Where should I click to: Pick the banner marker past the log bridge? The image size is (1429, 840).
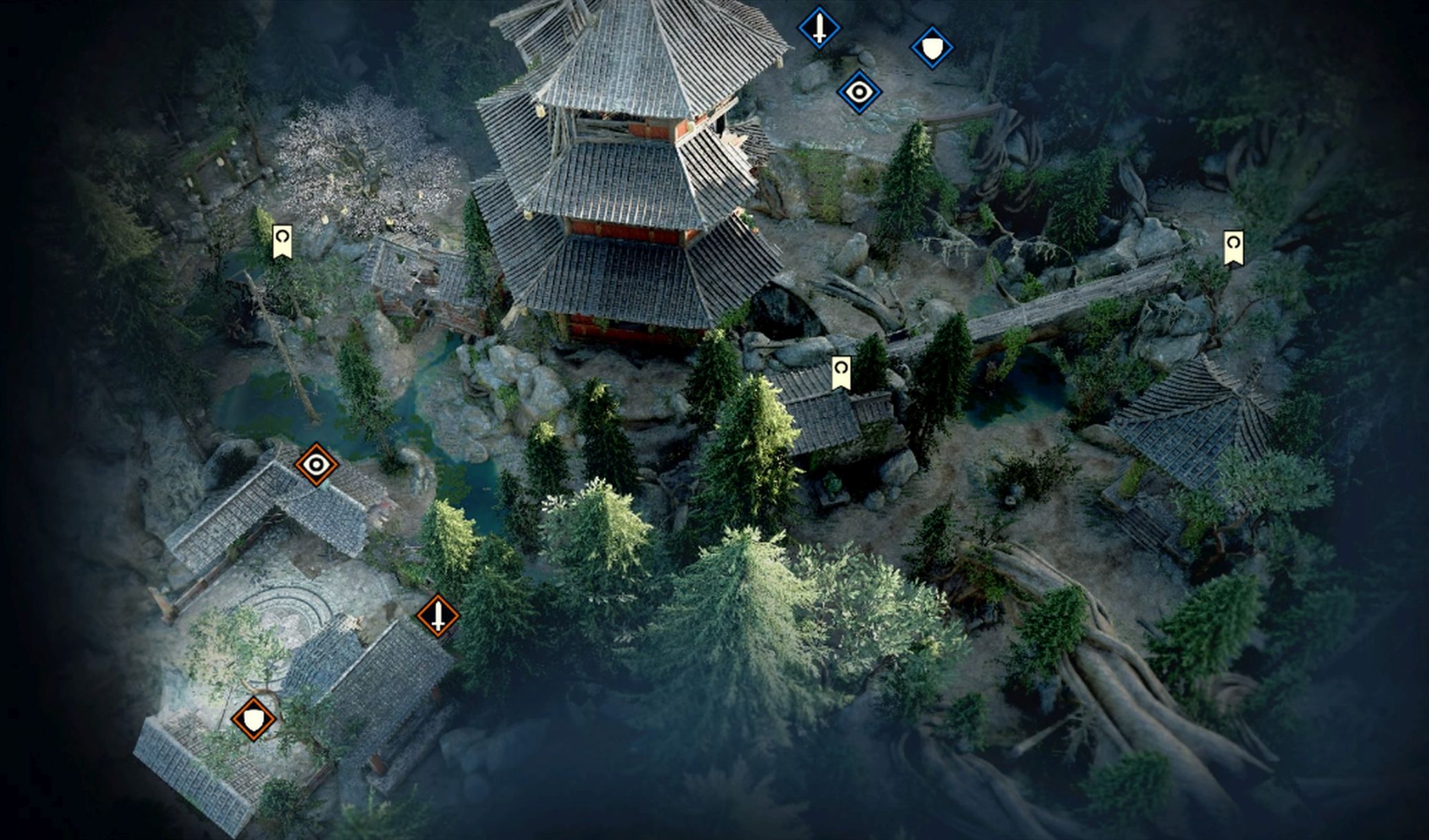point(1233,248)
